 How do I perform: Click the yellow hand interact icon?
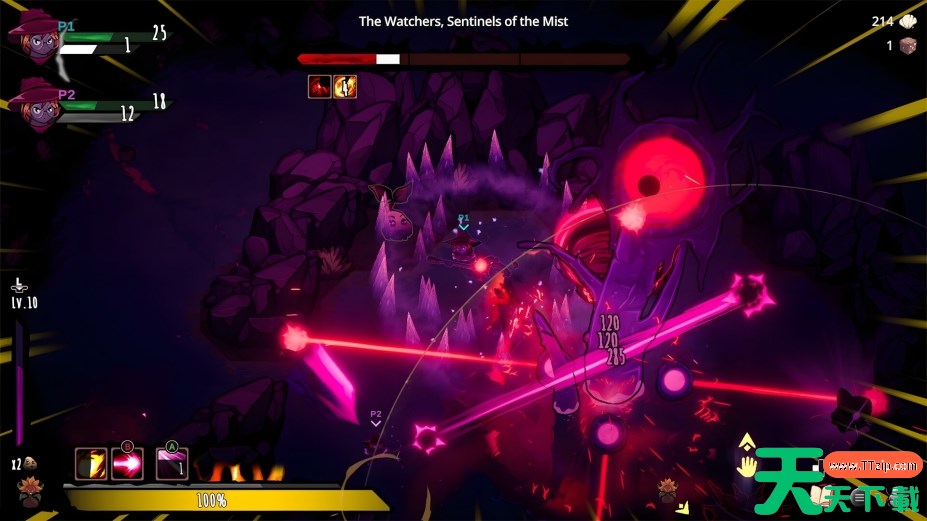click(x=746, y=465)
